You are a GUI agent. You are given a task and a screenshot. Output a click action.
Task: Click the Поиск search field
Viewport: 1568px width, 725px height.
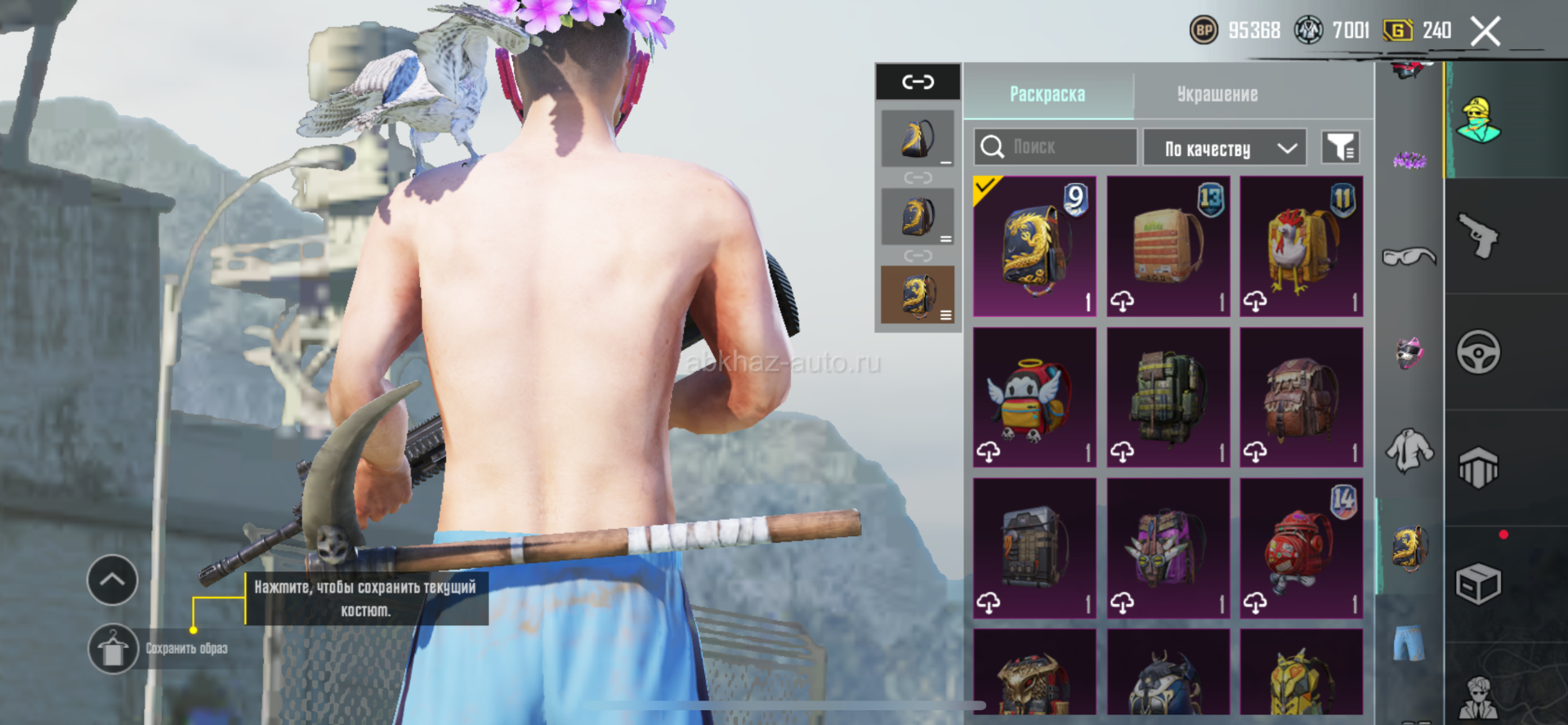[x=1055, y=147]
